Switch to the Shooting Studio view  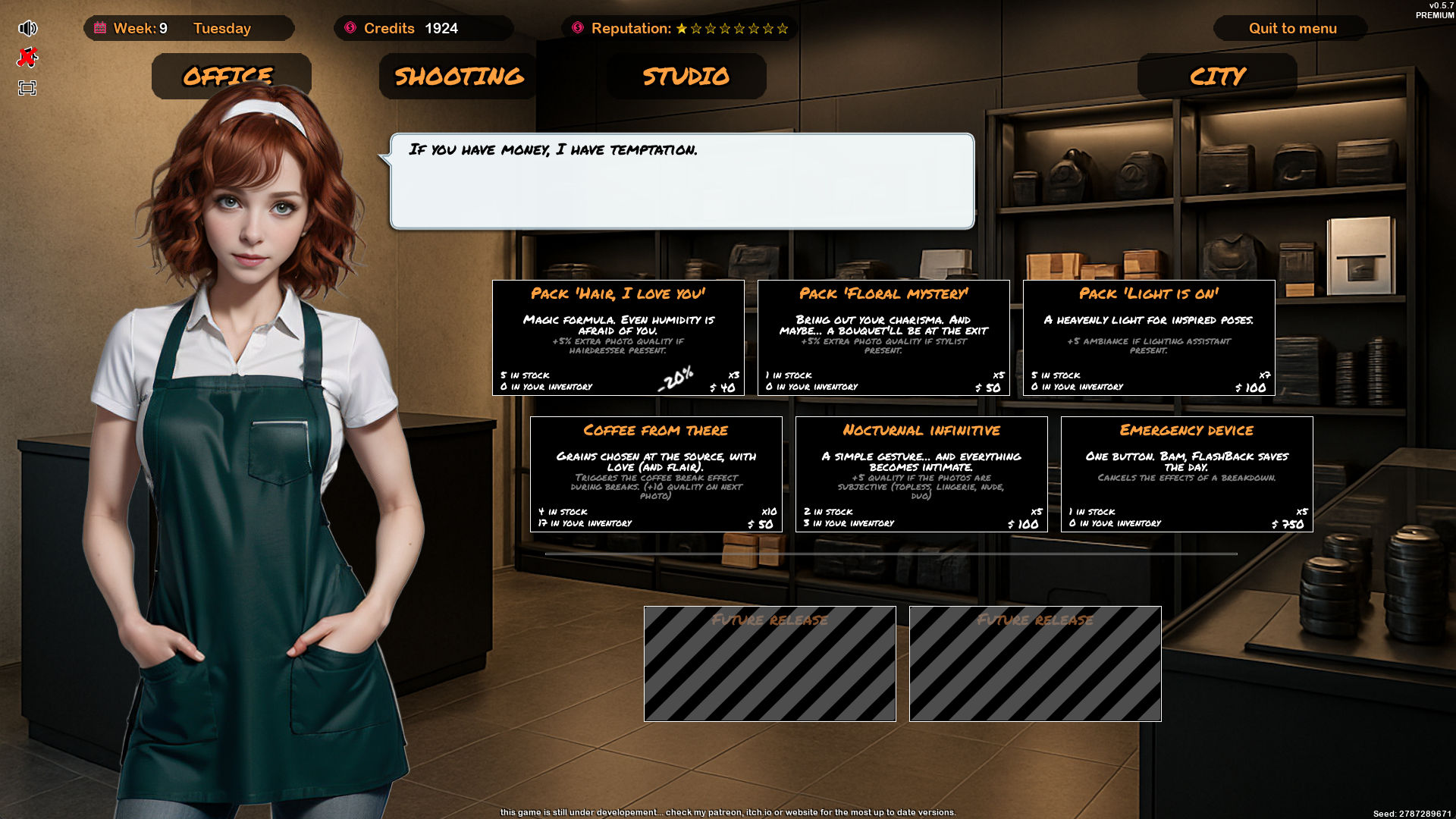(x=457, y=75)
